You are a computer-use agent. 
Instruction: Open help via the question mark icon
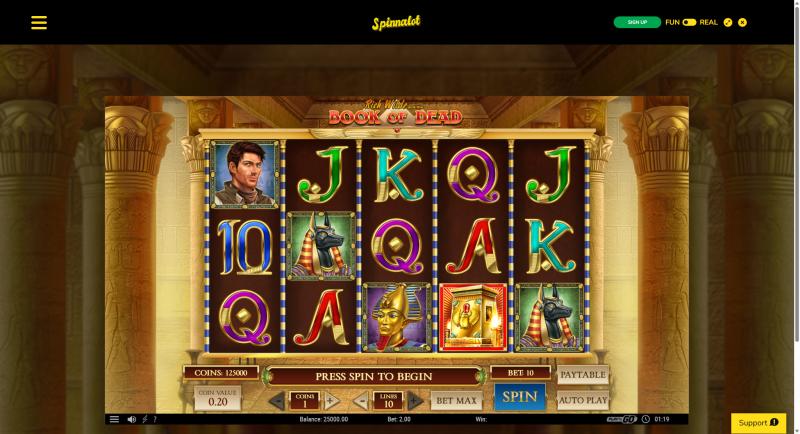(155, 419)
